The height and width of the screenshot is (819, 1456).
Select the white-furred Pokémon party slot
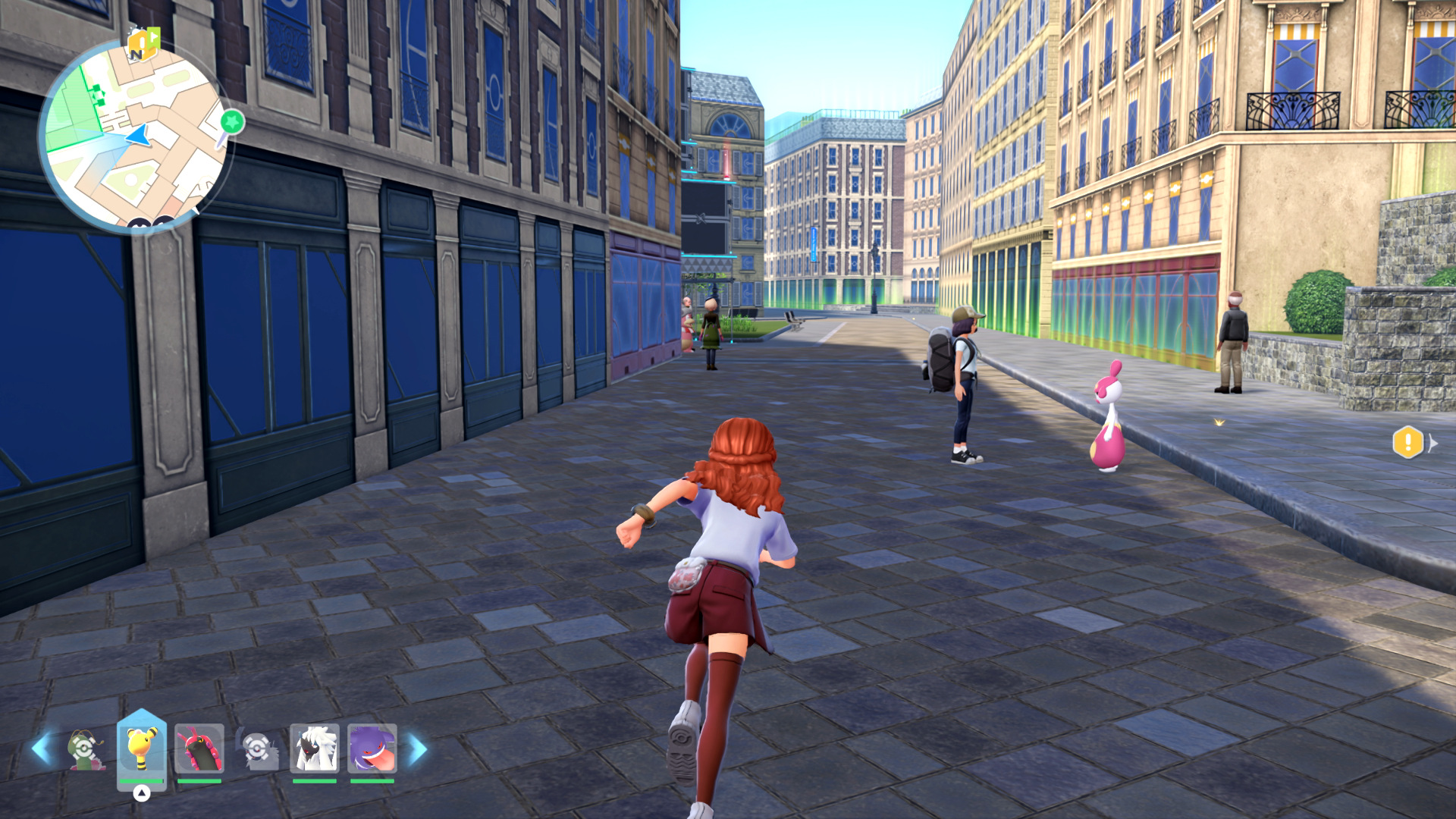pos(315,748)
